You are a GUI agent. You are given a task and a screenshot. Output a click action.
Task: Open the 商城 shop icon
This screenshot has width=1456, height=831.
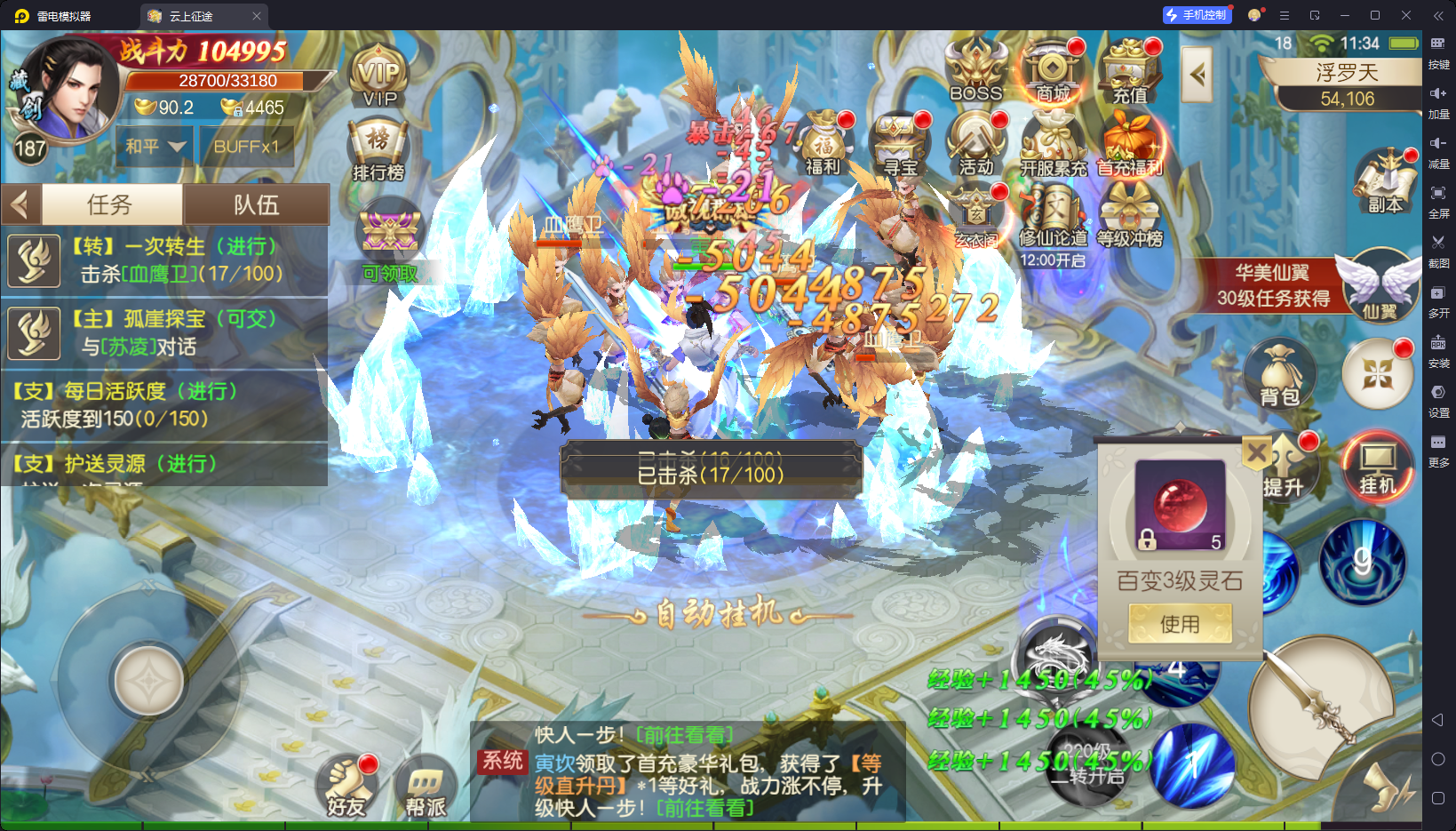[1053, 71]
